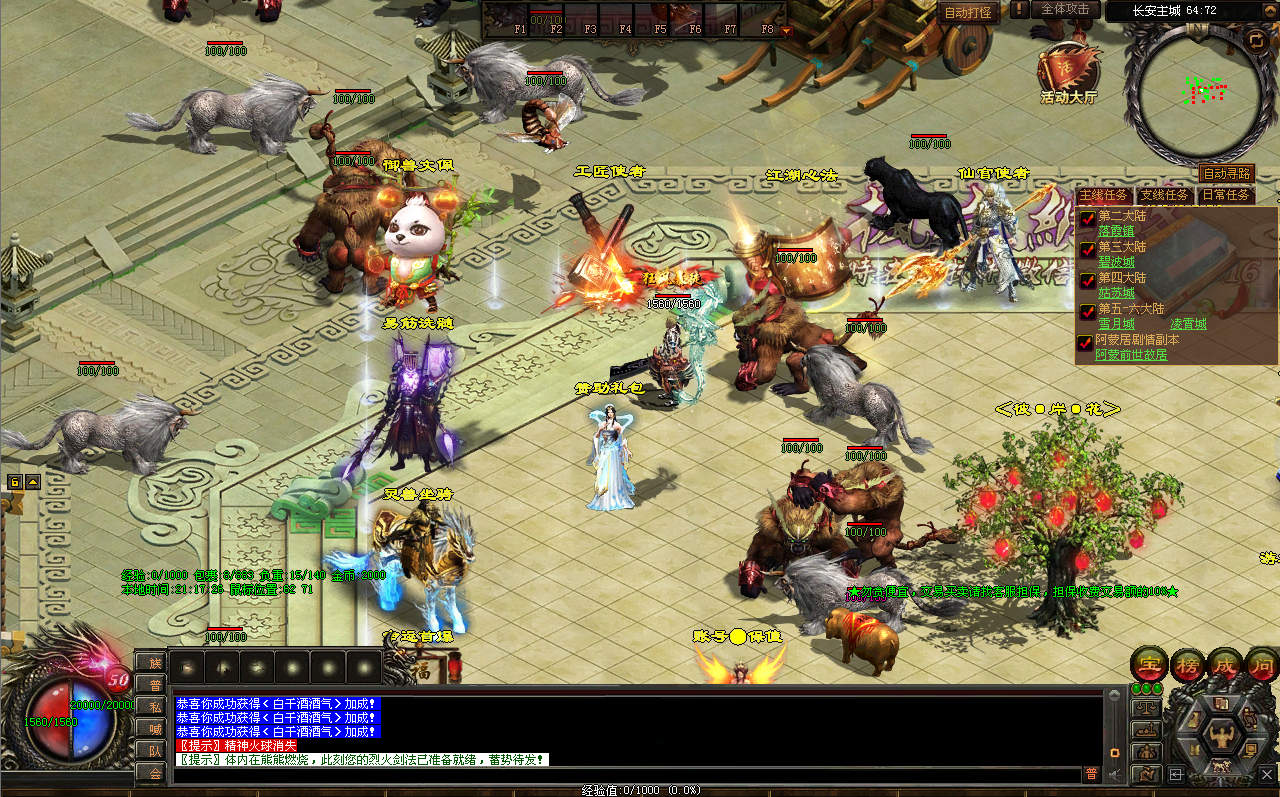Screen dimensions: 1280x797
Task: Open the 成 achievements button
Action: click(x=1225, y=664)
